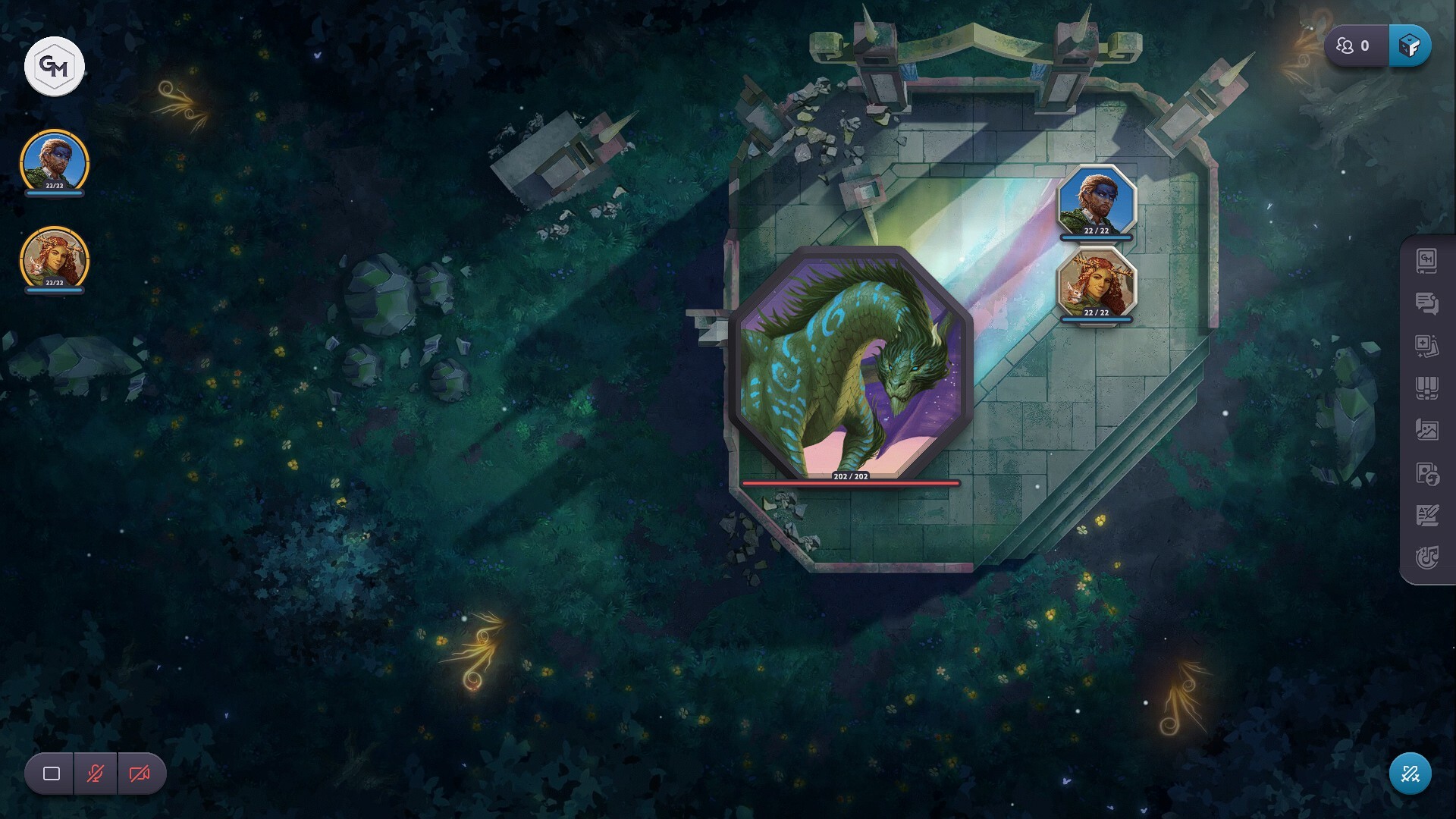Select the antlered druid token on the map
Screen dimensions: 1456x819
pyautogui.click(x=1097, y=282)
